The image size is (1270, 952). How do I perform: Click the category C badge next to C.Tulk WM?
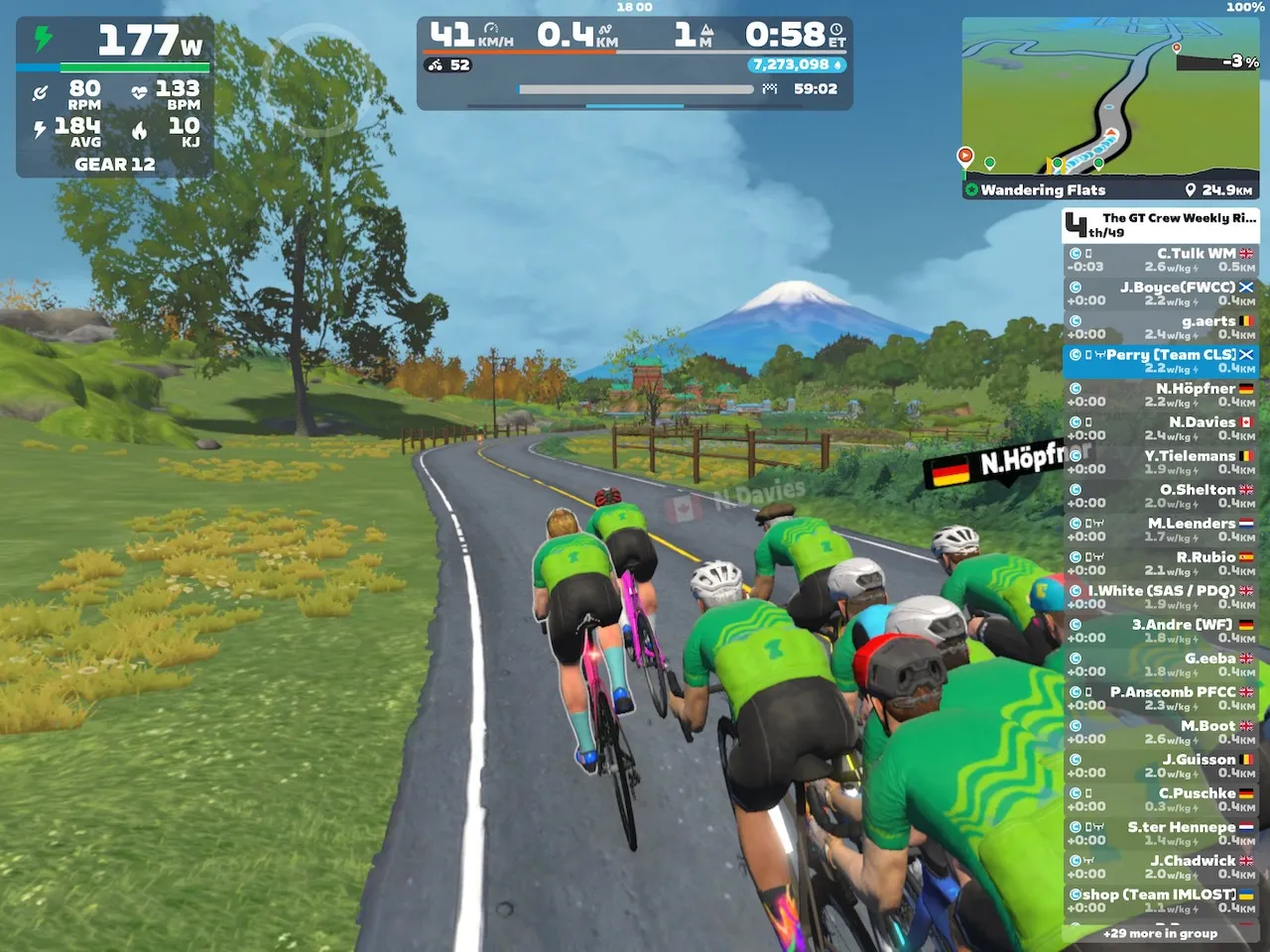coord(1076,254)
